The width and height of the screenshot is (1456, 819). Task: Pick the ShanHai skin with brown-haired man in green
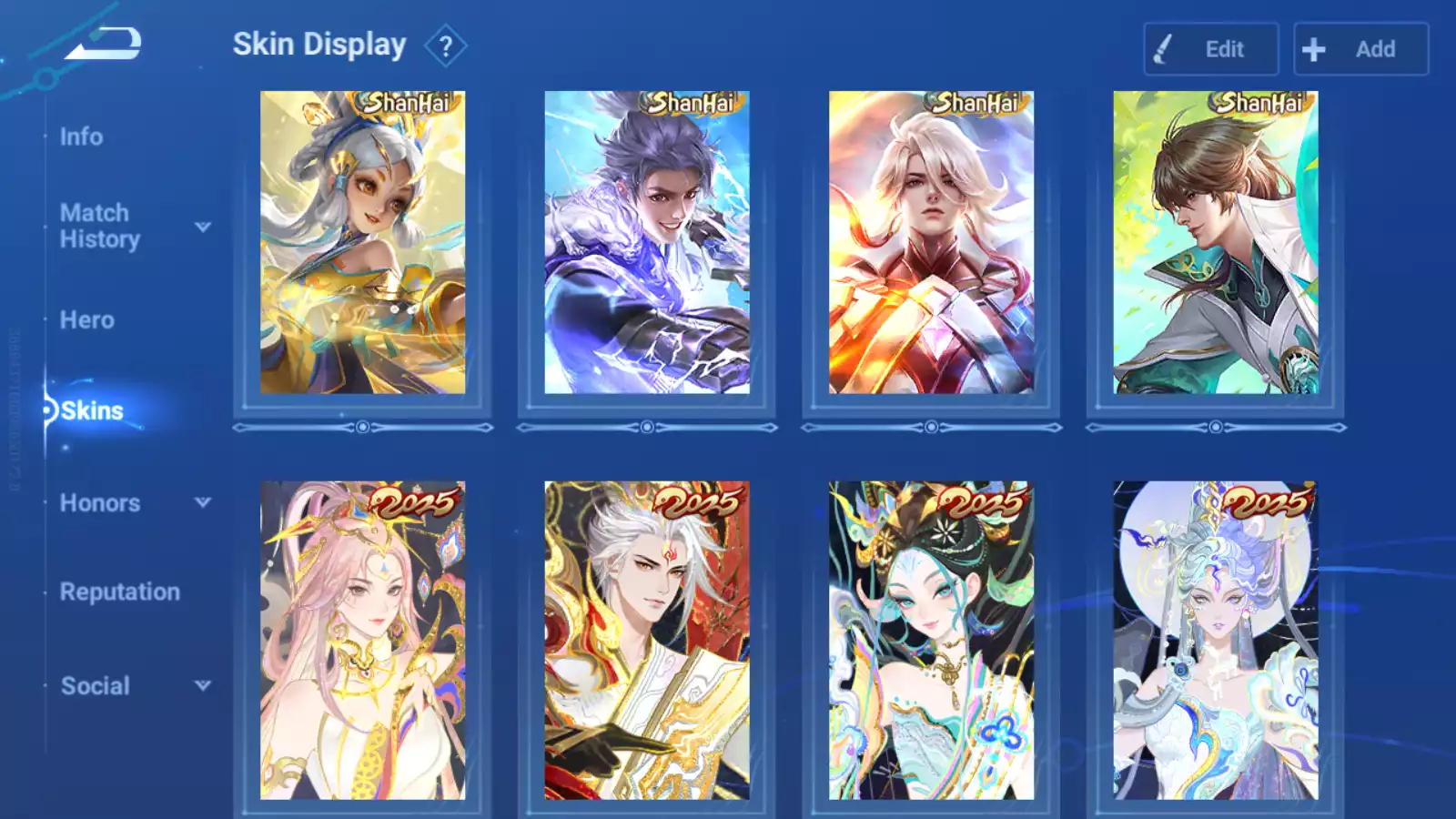(x=1215, y=243)
